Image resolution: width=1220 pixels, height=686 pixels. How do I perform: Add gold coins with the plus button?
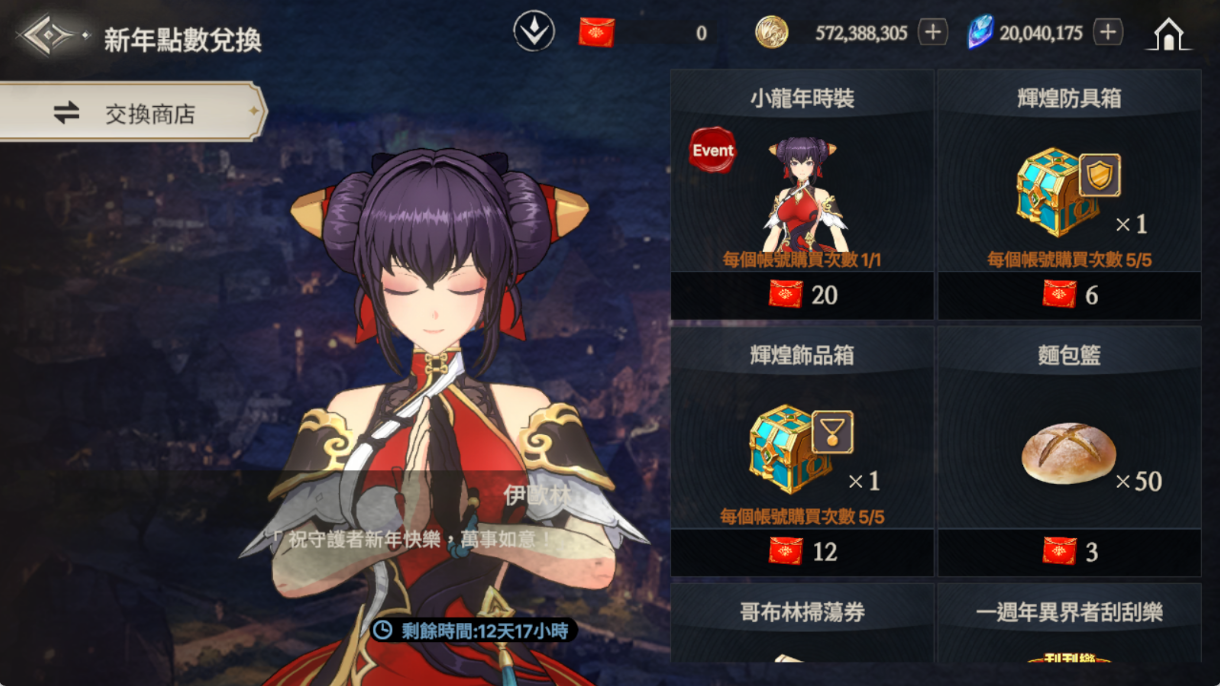coord(932,33)
